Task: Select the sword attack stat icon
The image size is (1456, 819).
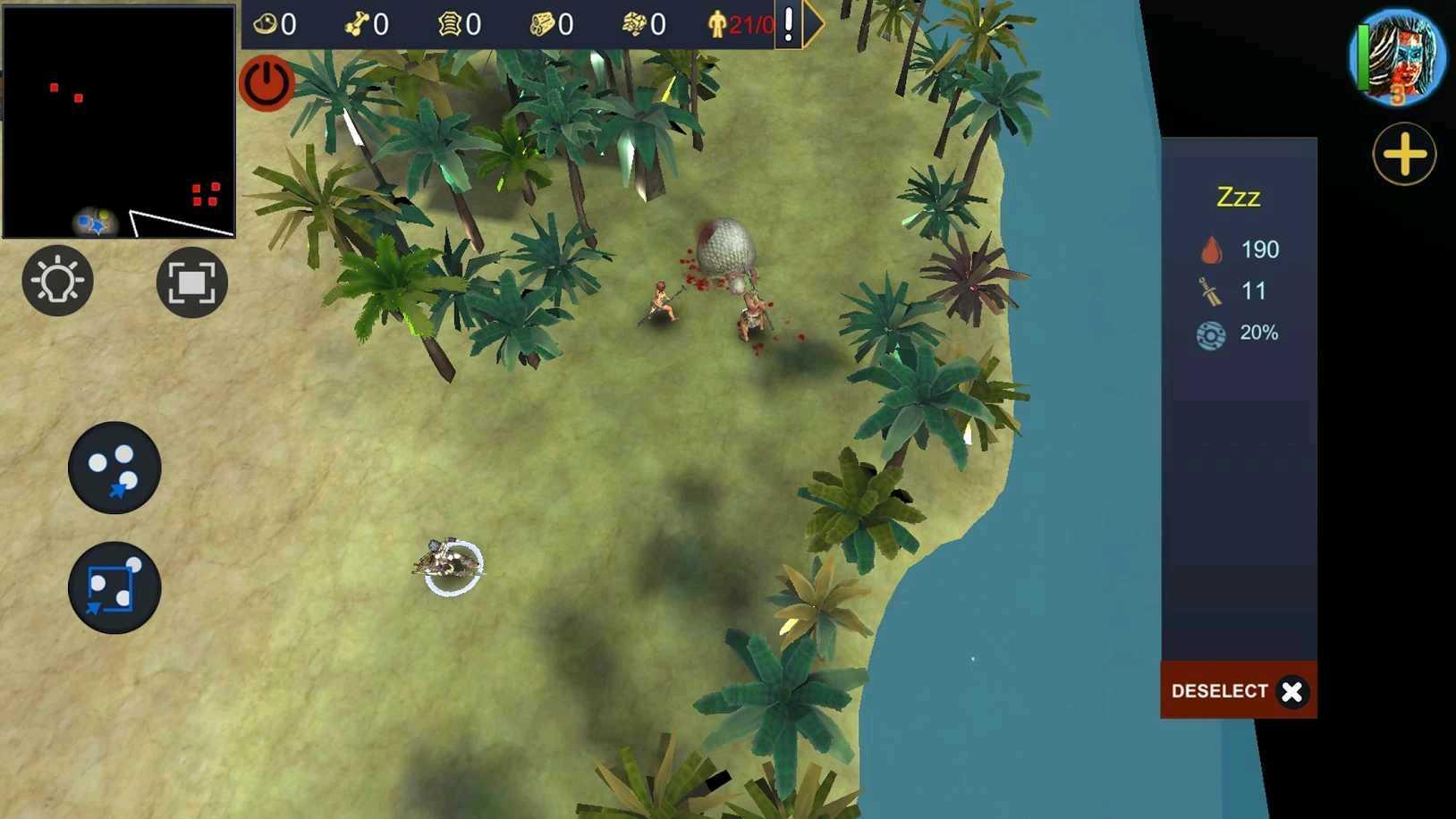Action: 1210,291
